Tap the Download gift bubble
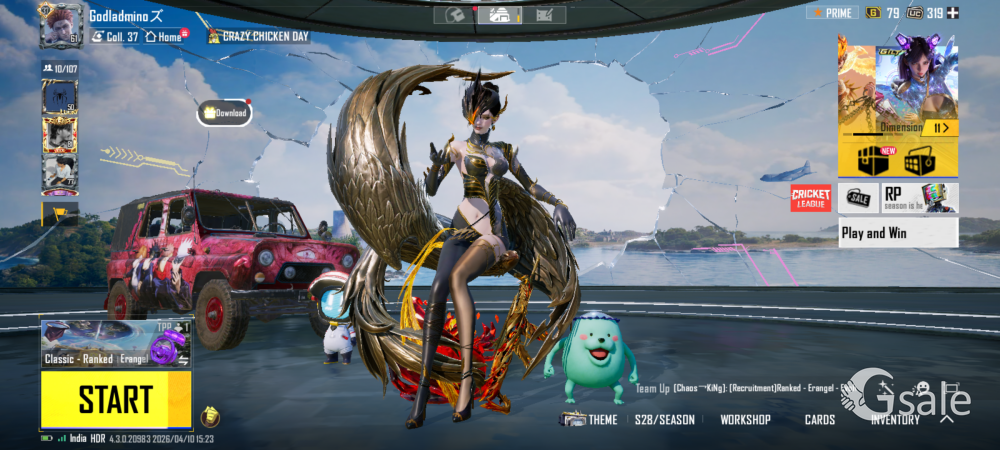Image resolution: width=1000 pixels, height=450 pixels. [x=225, y=113]
